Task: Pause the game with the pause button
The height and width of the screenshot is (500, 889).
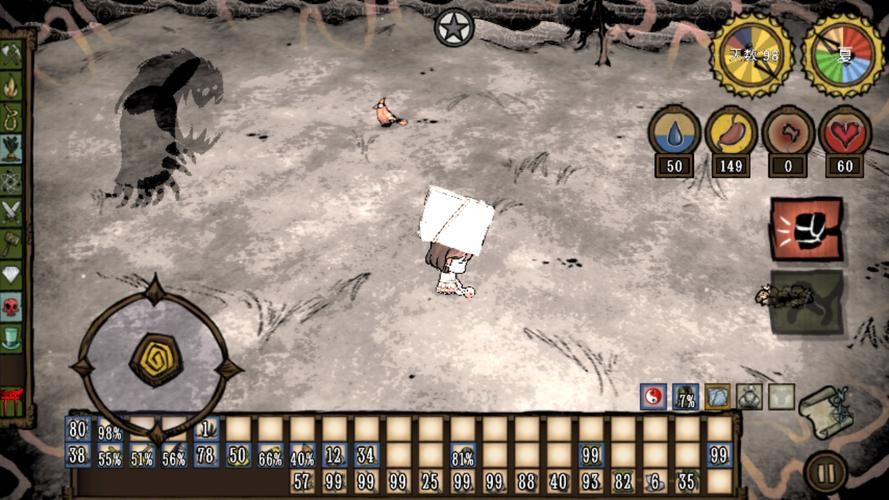Action: click(x=826, y=472)
